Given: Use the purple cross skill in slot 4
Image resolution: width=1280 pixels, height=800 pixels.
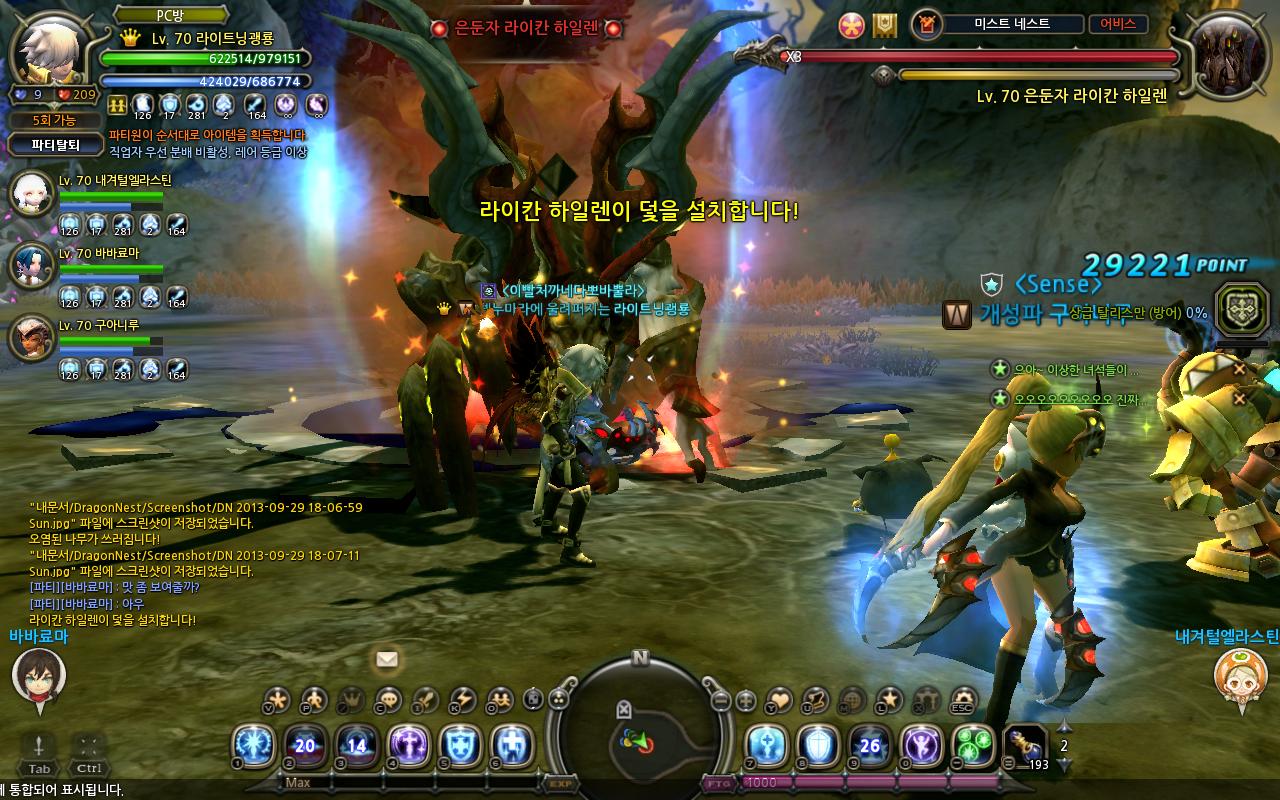Looking at the screenshot, I should [x=409, y=746].
